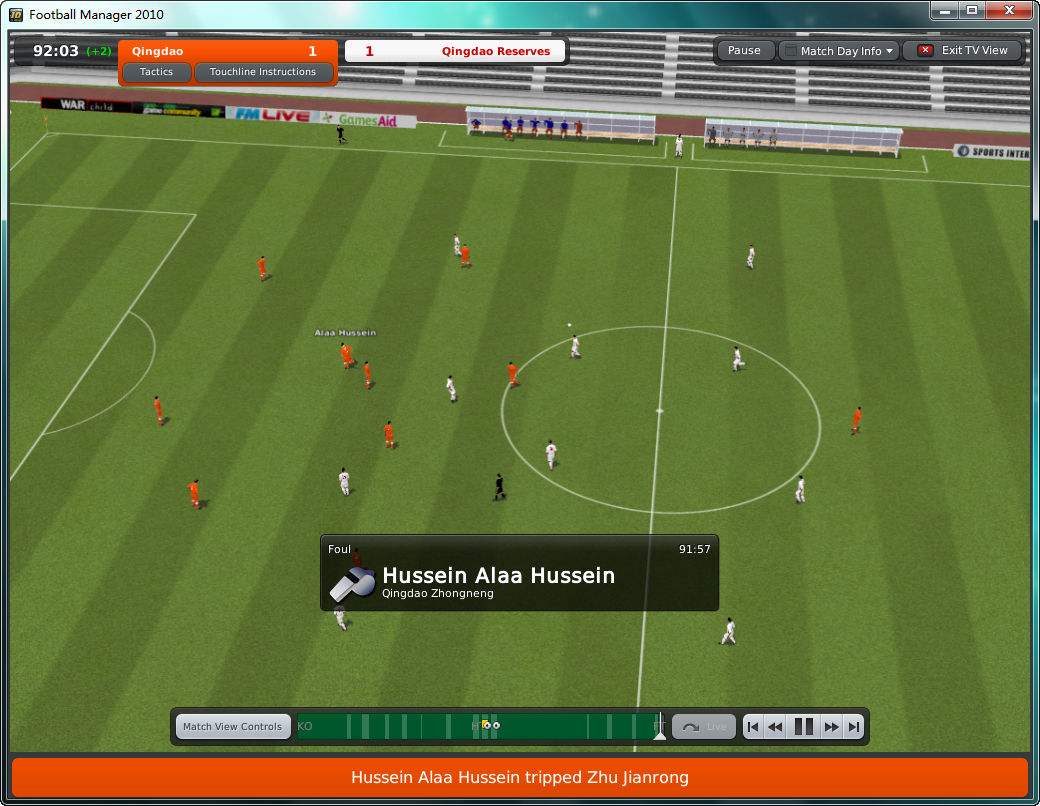The height and width of the screenshot is (806, 1040).
Task: Pause the match with the Pause button
Action: pos(744,50)
